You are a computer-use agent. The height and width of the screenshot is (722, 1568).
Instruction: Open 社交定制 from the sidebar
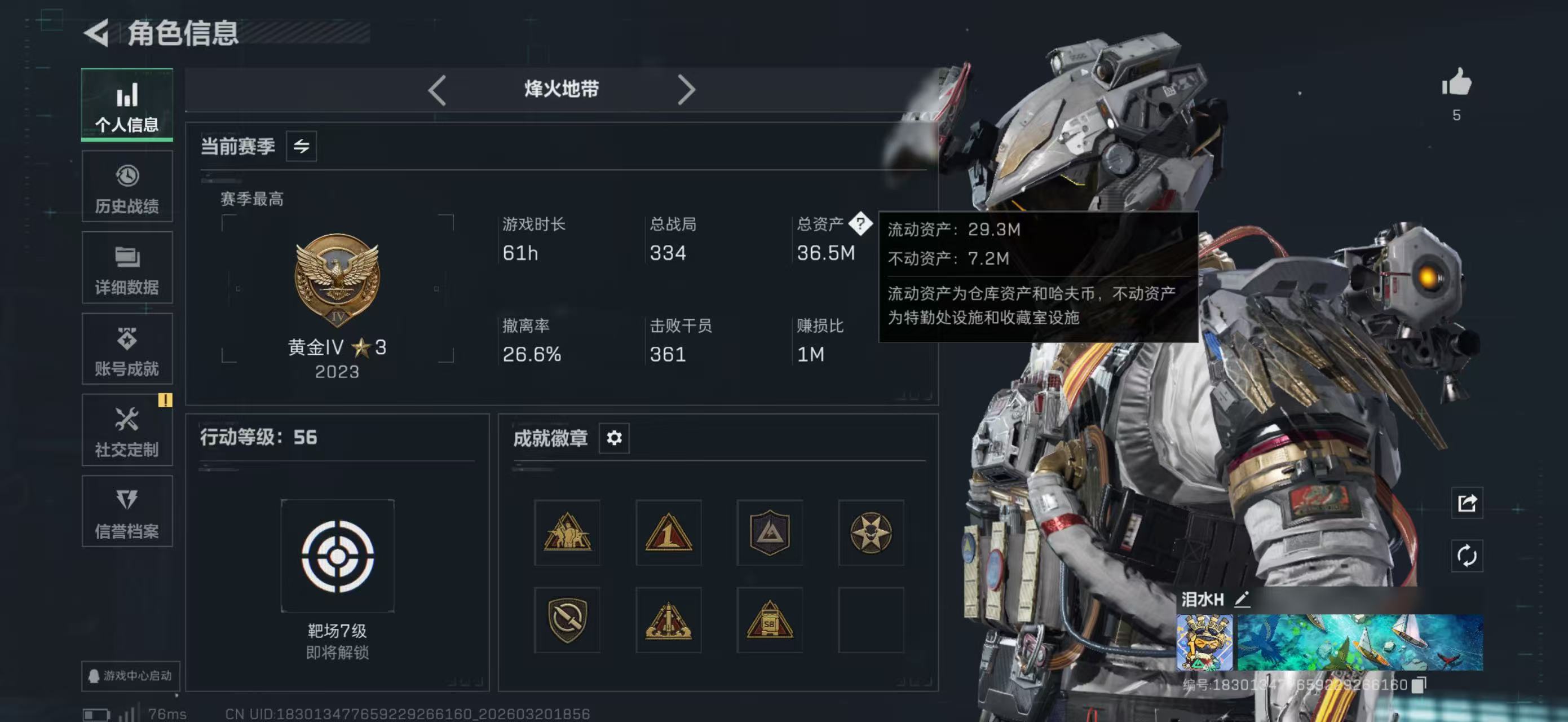coord(127,430)
